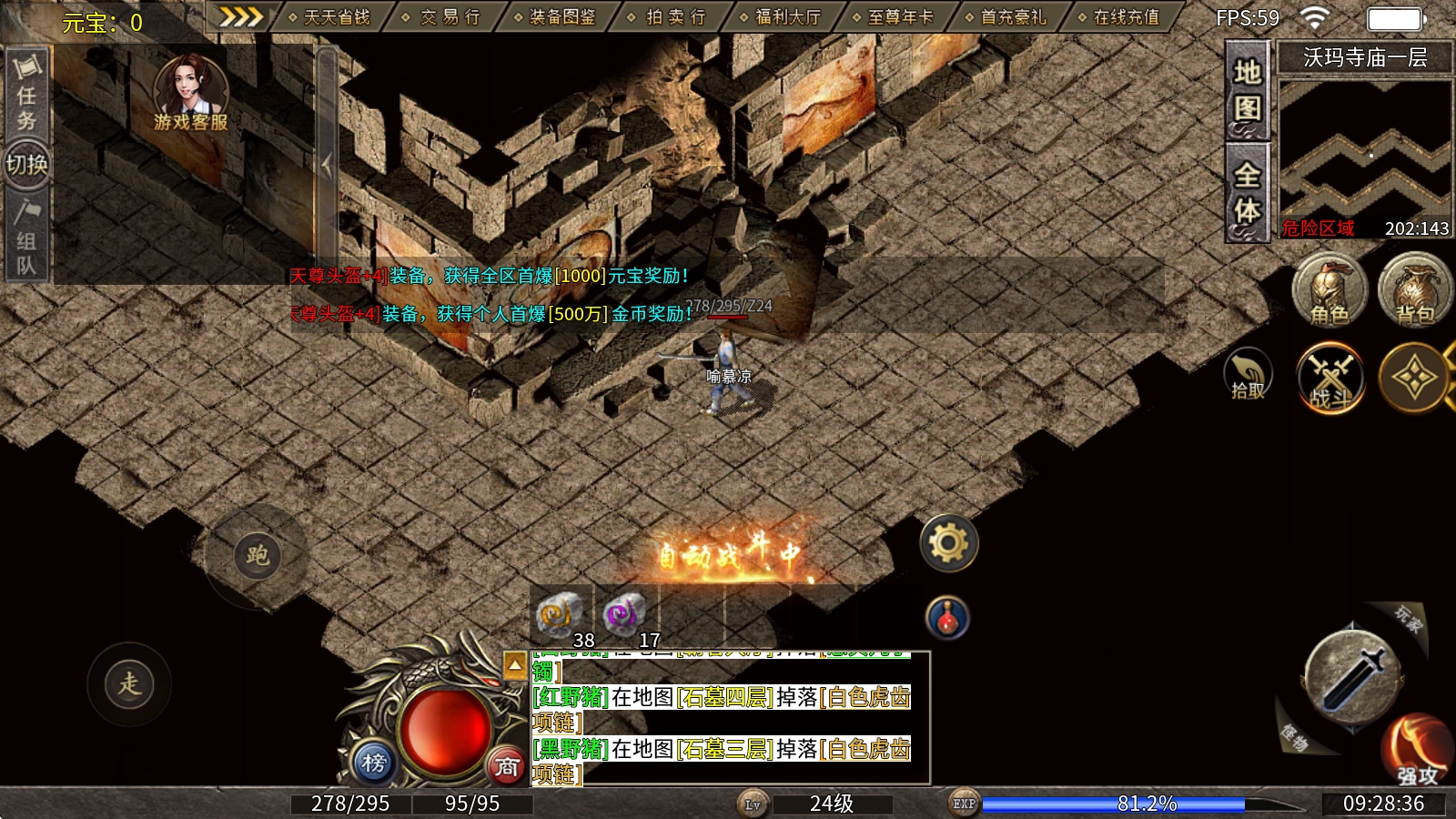The width and height of the screenshot is (1456, 819).
Task: Open the 任务 quest tab
Action: (26, 93)
